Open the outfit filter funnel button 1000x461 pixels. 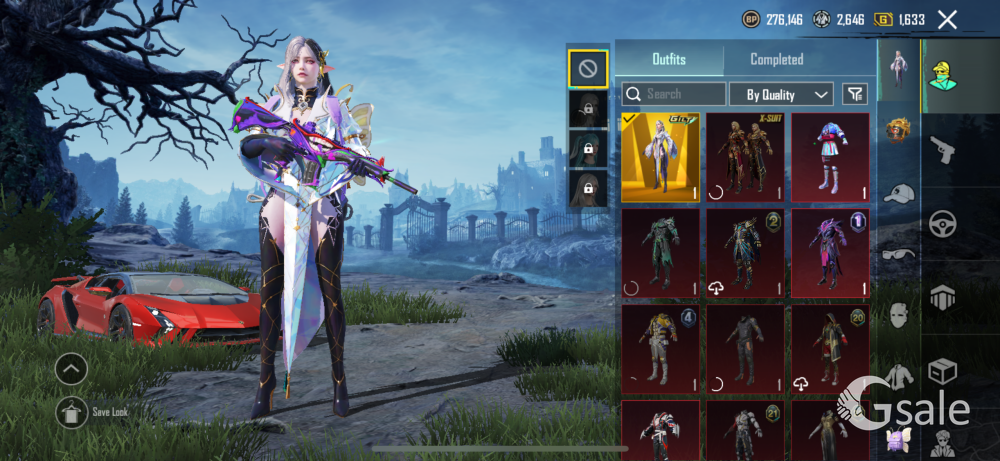855,94
